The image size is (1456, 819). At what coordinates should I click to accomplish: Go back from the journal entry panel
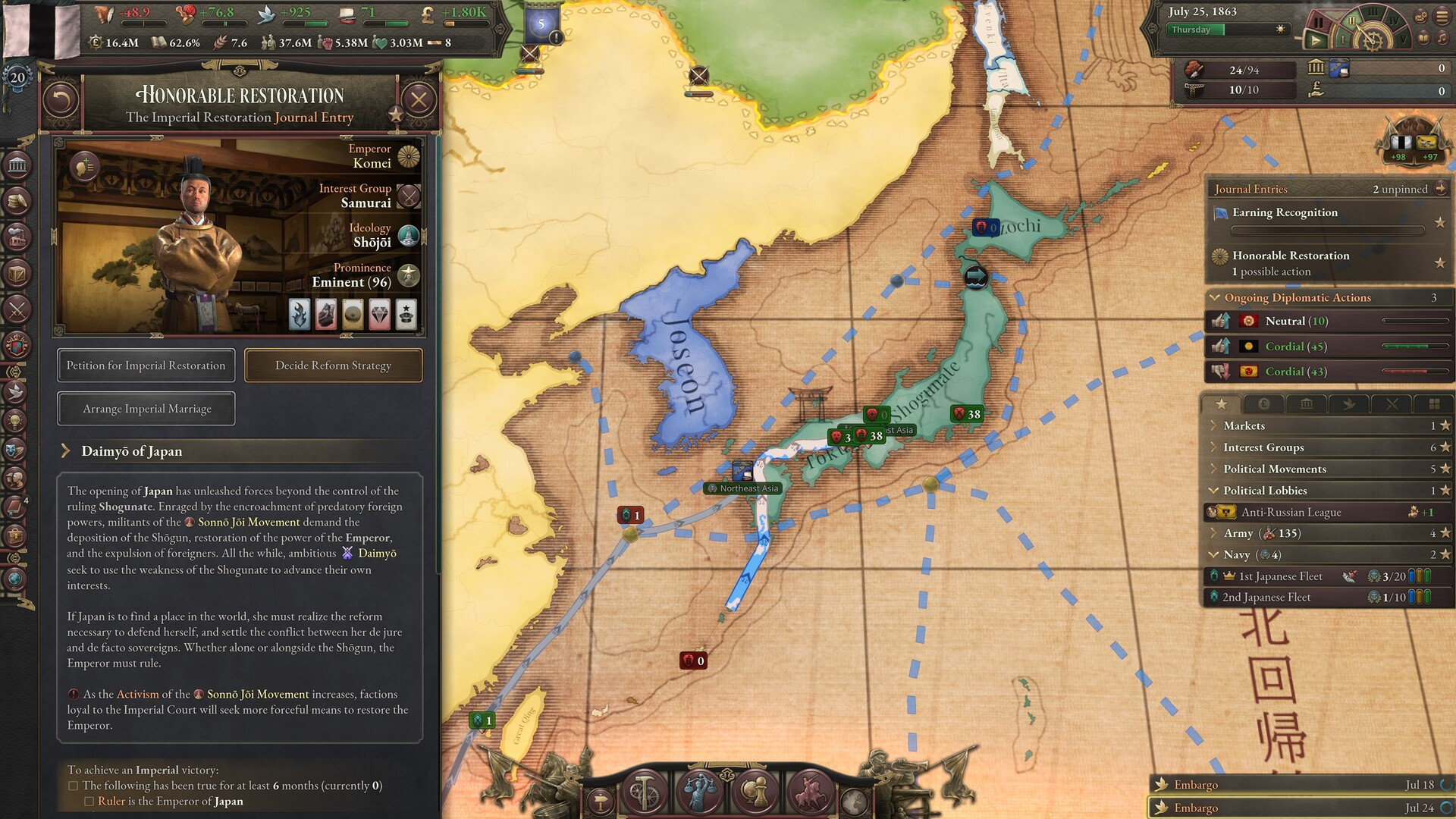(x=61, y=99)
